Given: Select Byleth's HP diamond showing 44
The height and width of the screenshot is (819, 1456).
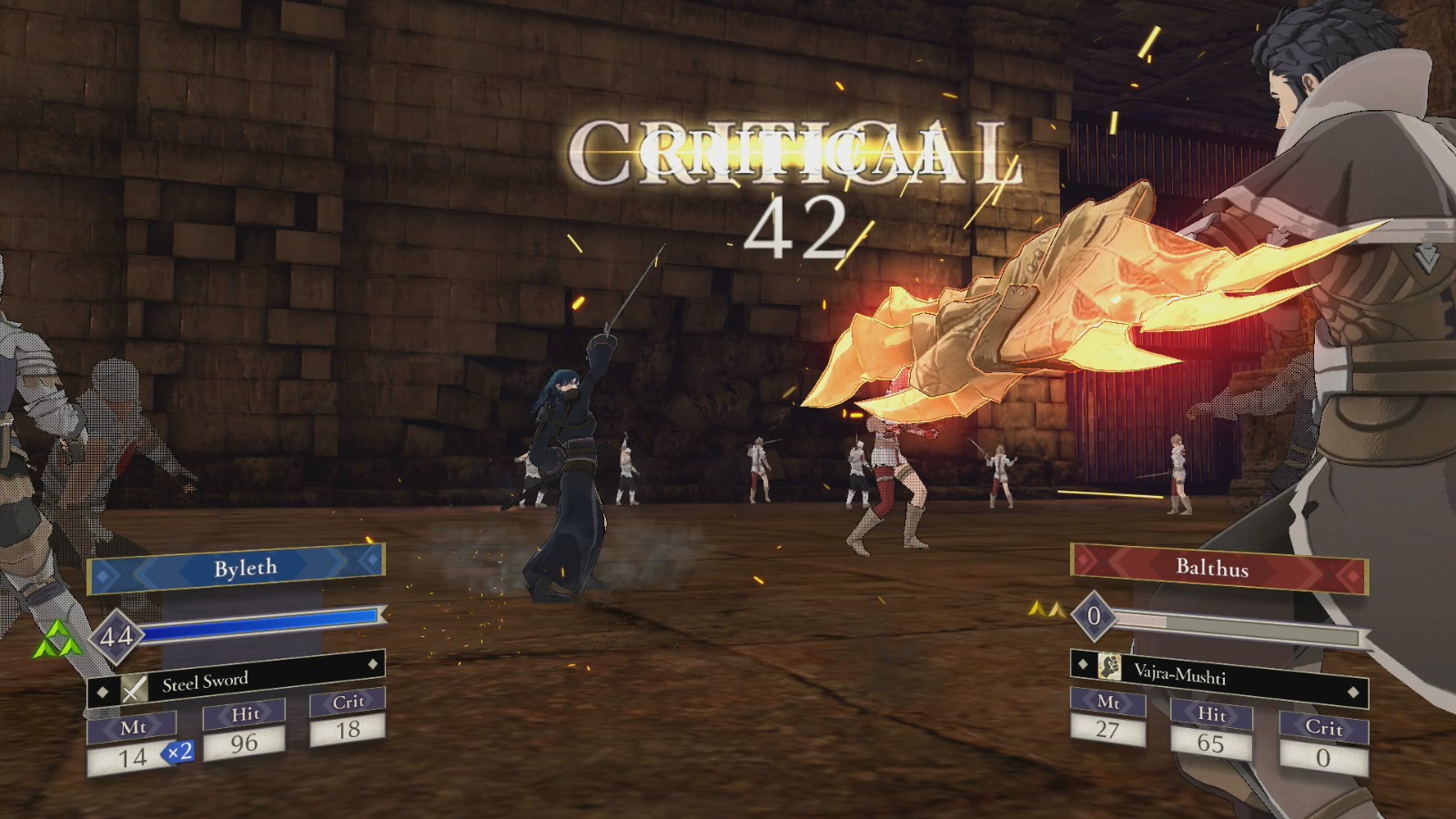Looking at the screenshot, I should (117, 635).
